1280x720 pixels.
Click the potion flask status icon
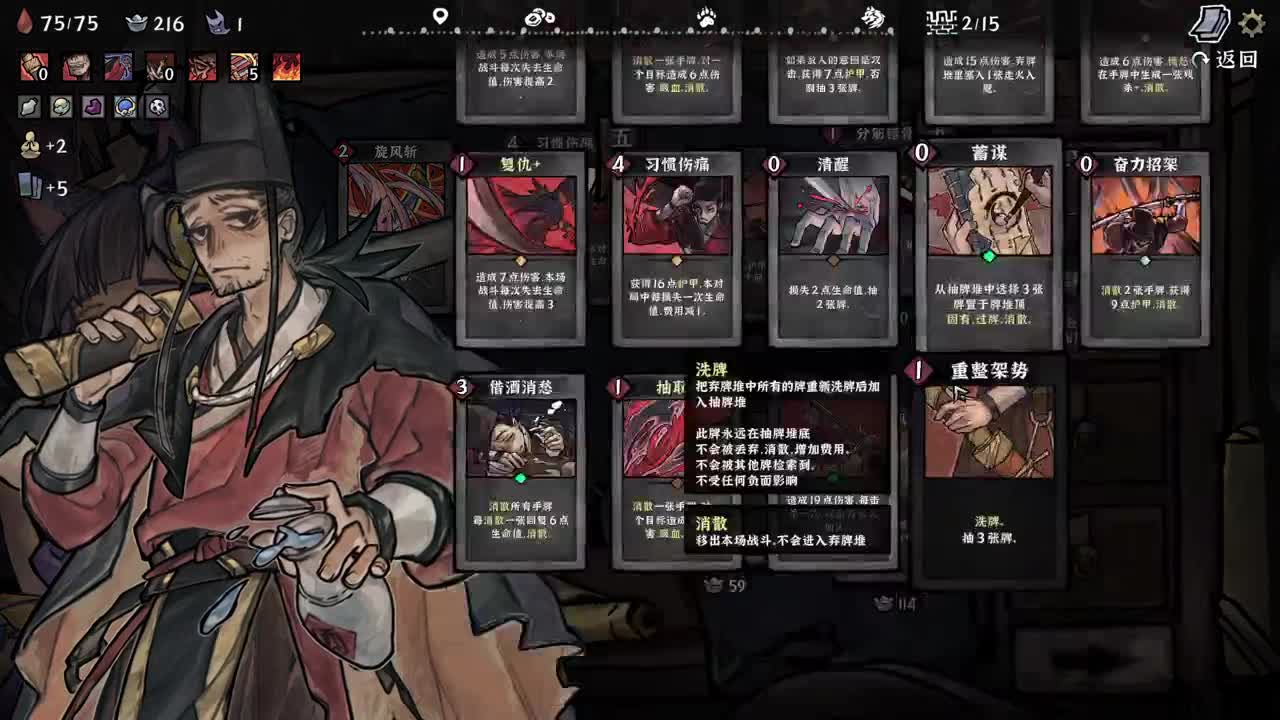pyautogui.click(x=30, y=107)
